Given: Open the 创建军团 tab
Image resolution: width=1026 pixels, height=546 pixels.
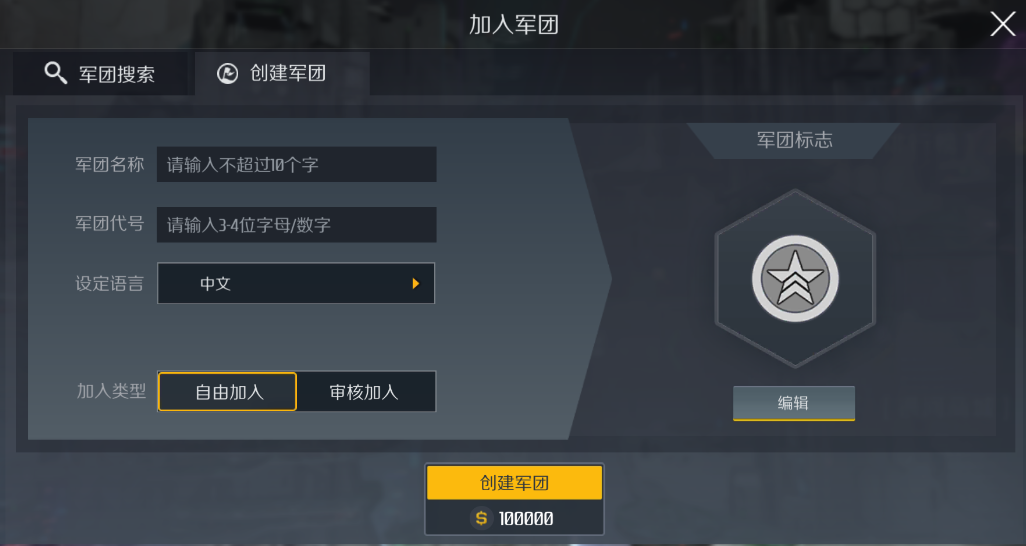Looking at the screenshot, I should tap(283, 74).
